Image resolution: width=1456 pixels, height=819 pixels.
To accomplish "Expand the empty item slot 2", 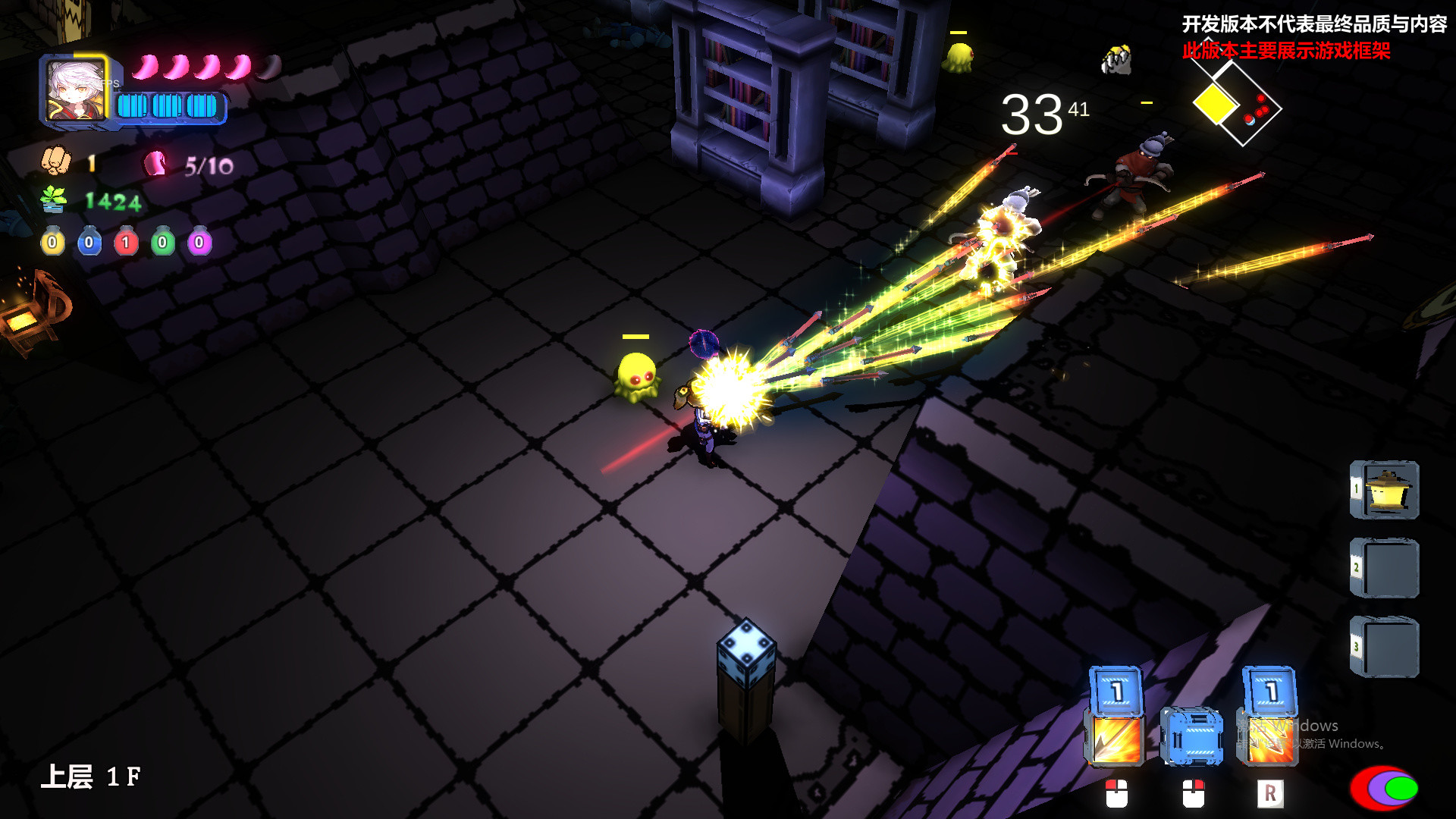I will tap(1392, 567).
